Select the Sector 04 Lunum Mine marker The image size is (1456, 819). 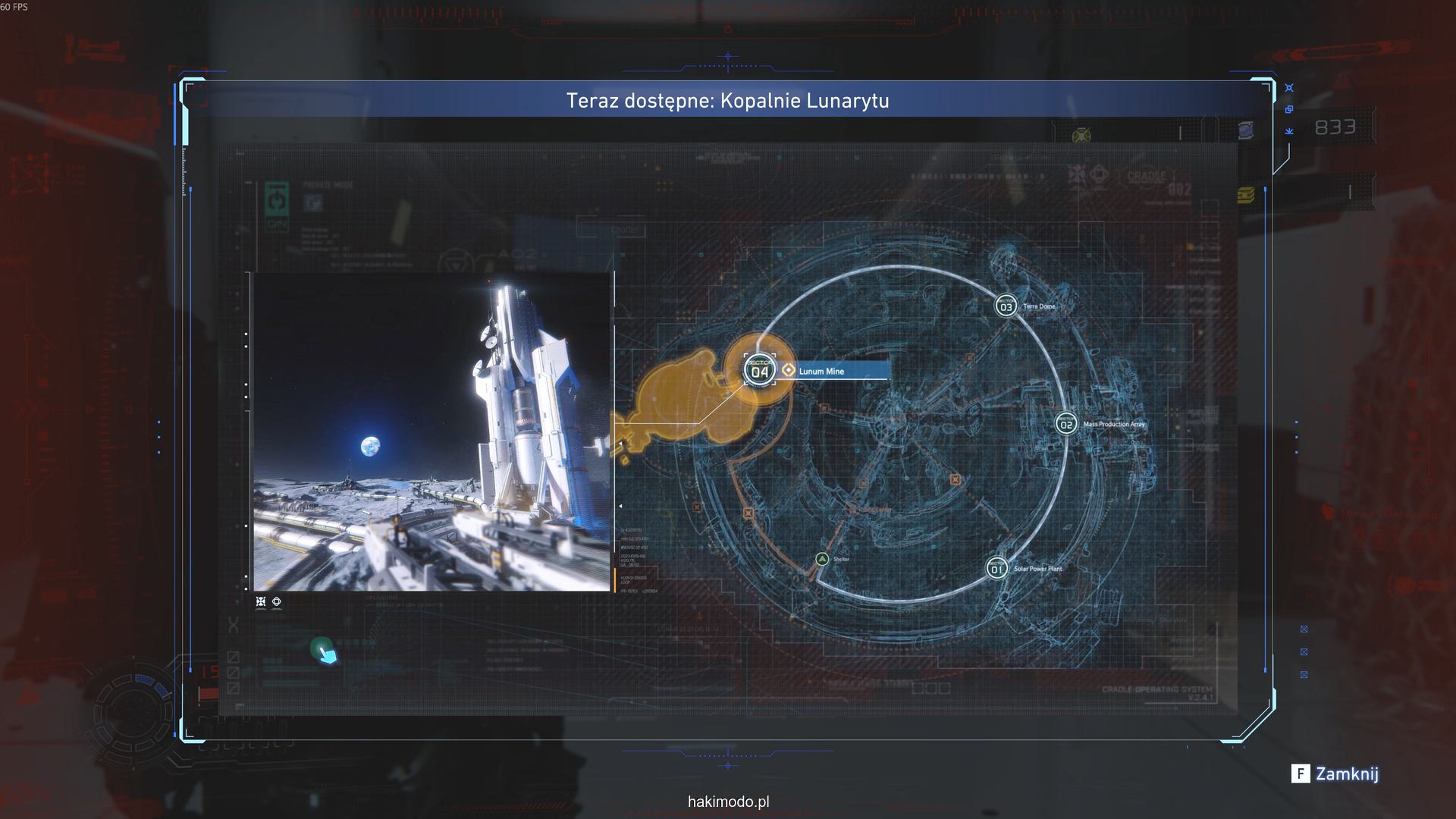(759, 370)
